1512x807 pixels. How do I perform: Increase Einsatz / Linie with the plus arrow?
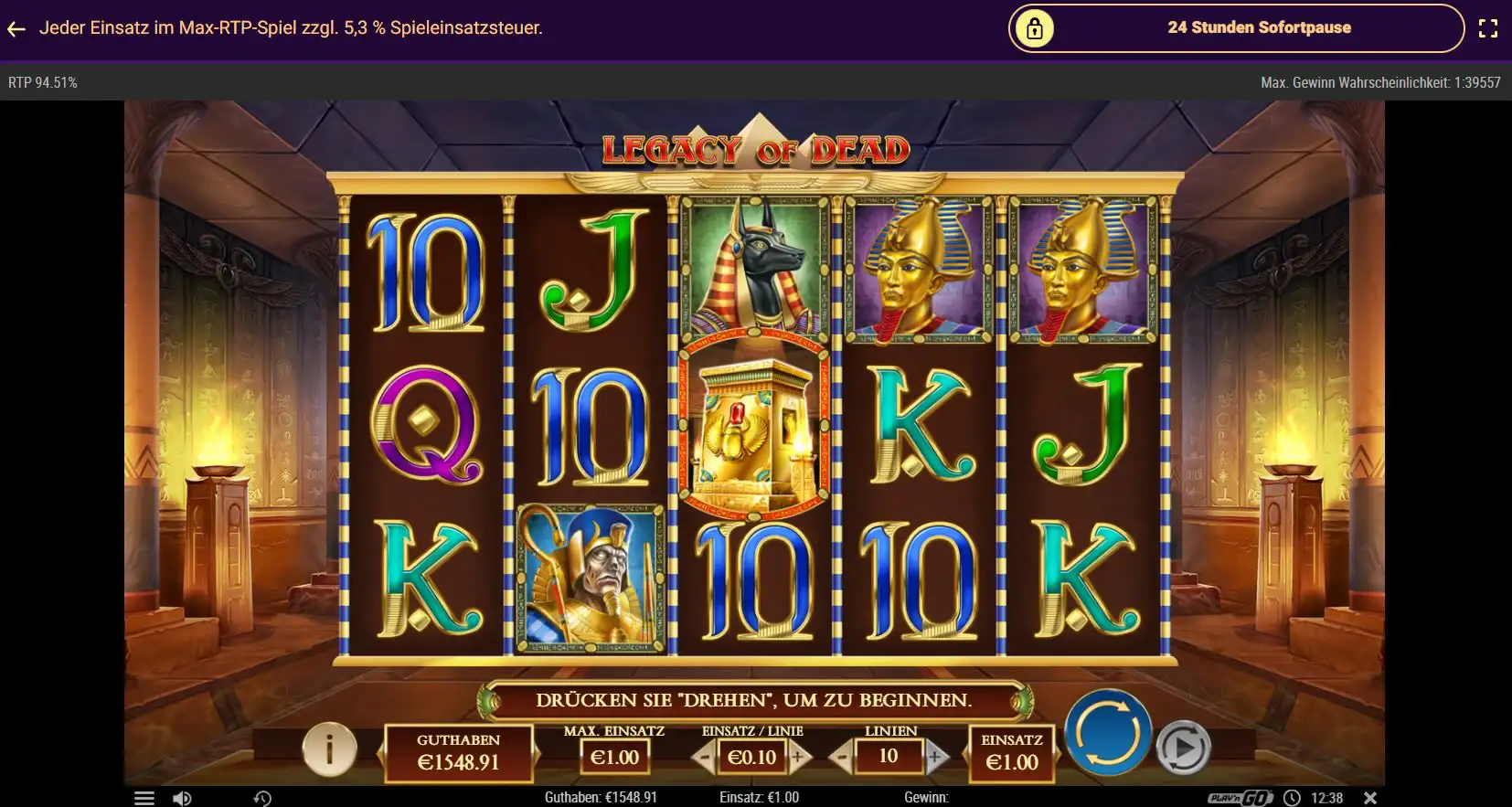click(x=798, y=758)
